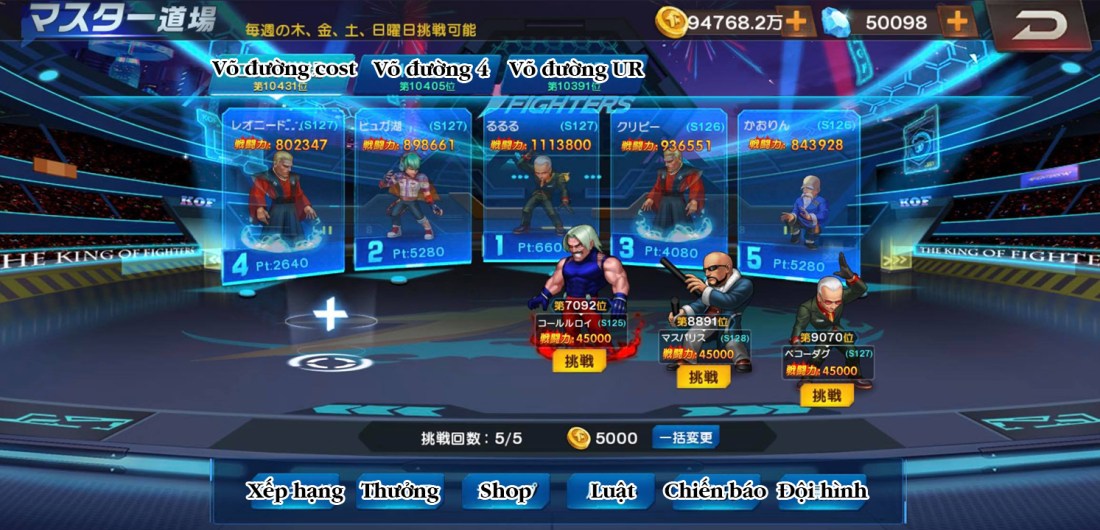The image size is (1100, 530).
Task: Open the Shop menu
Action: click(x=506, y=491)
